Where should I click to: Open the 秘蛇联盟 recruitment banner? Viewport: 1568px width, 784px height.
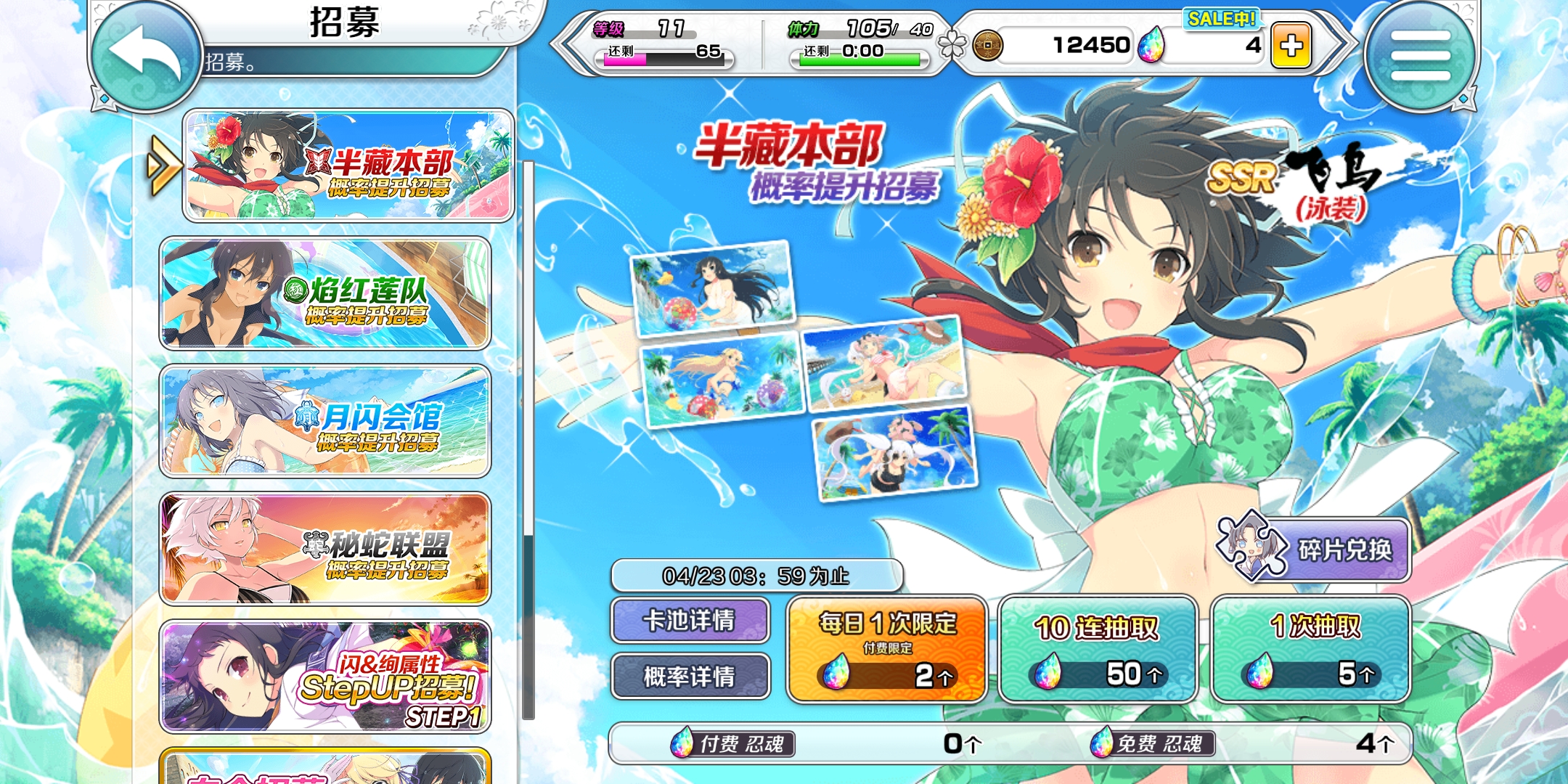click(x=325, y=549)
